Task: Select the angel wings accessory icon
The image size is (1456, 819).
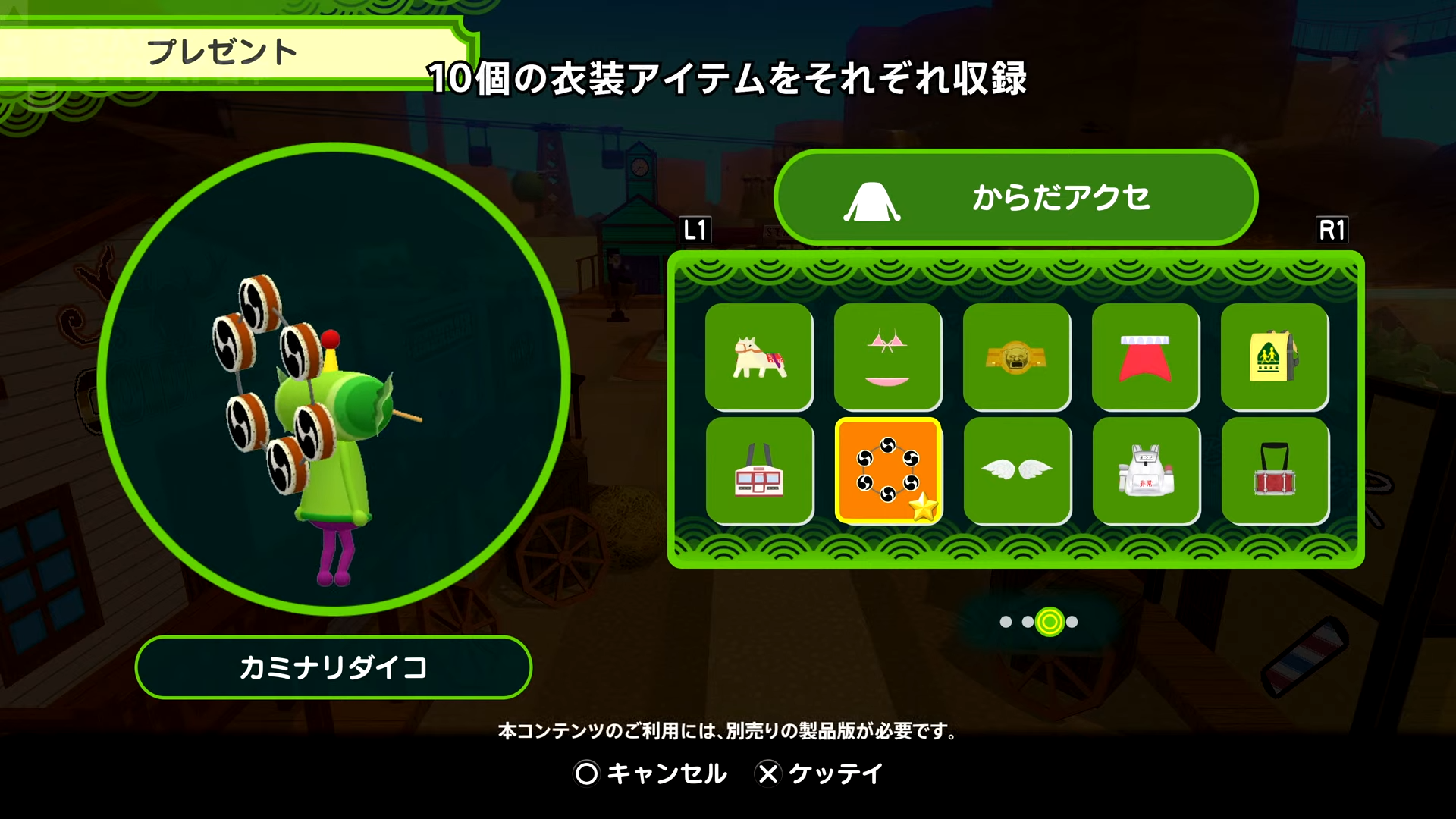Action: 1018,470
